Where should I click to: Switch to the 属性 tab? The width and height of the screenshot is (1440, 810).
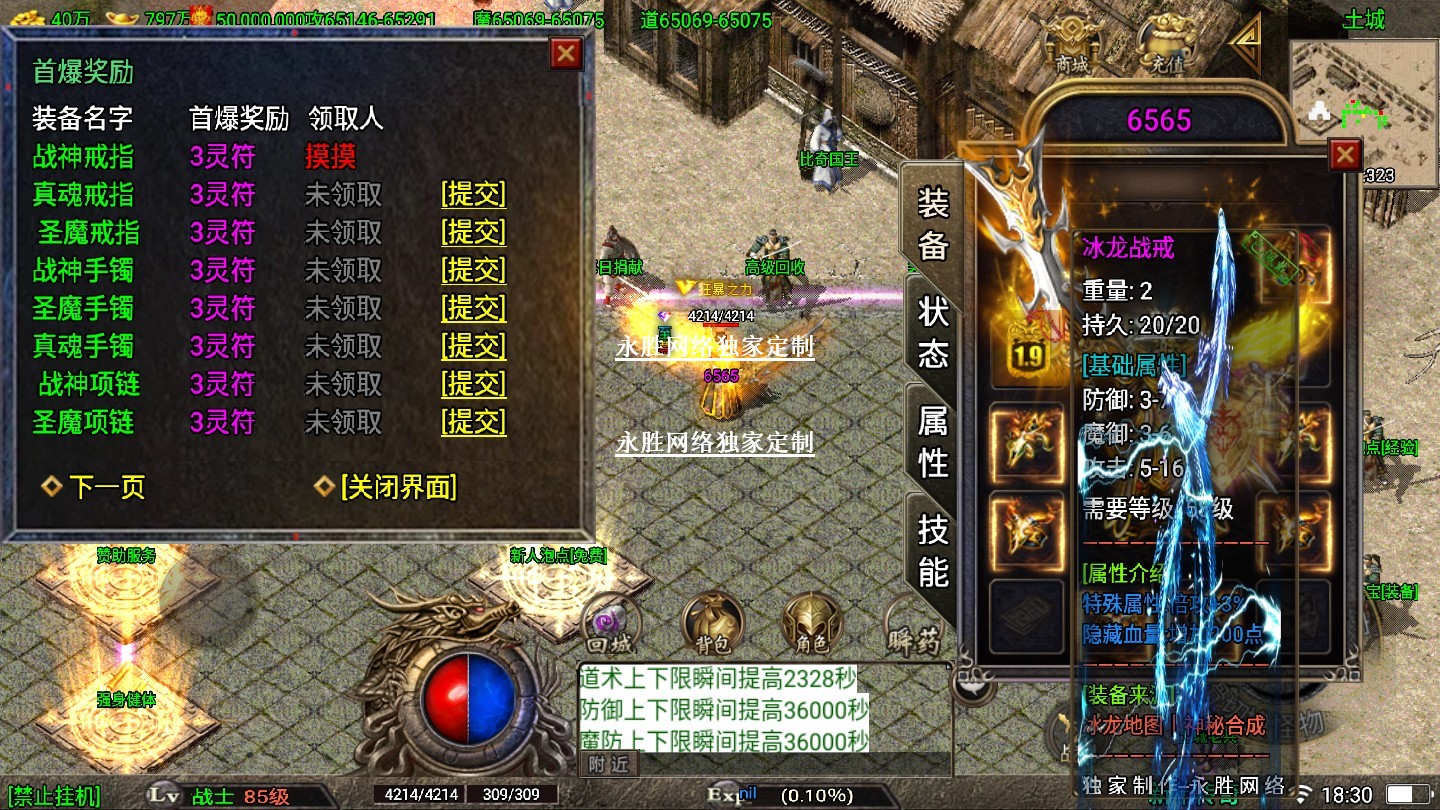pyautogui.click(x=933, y=441)
